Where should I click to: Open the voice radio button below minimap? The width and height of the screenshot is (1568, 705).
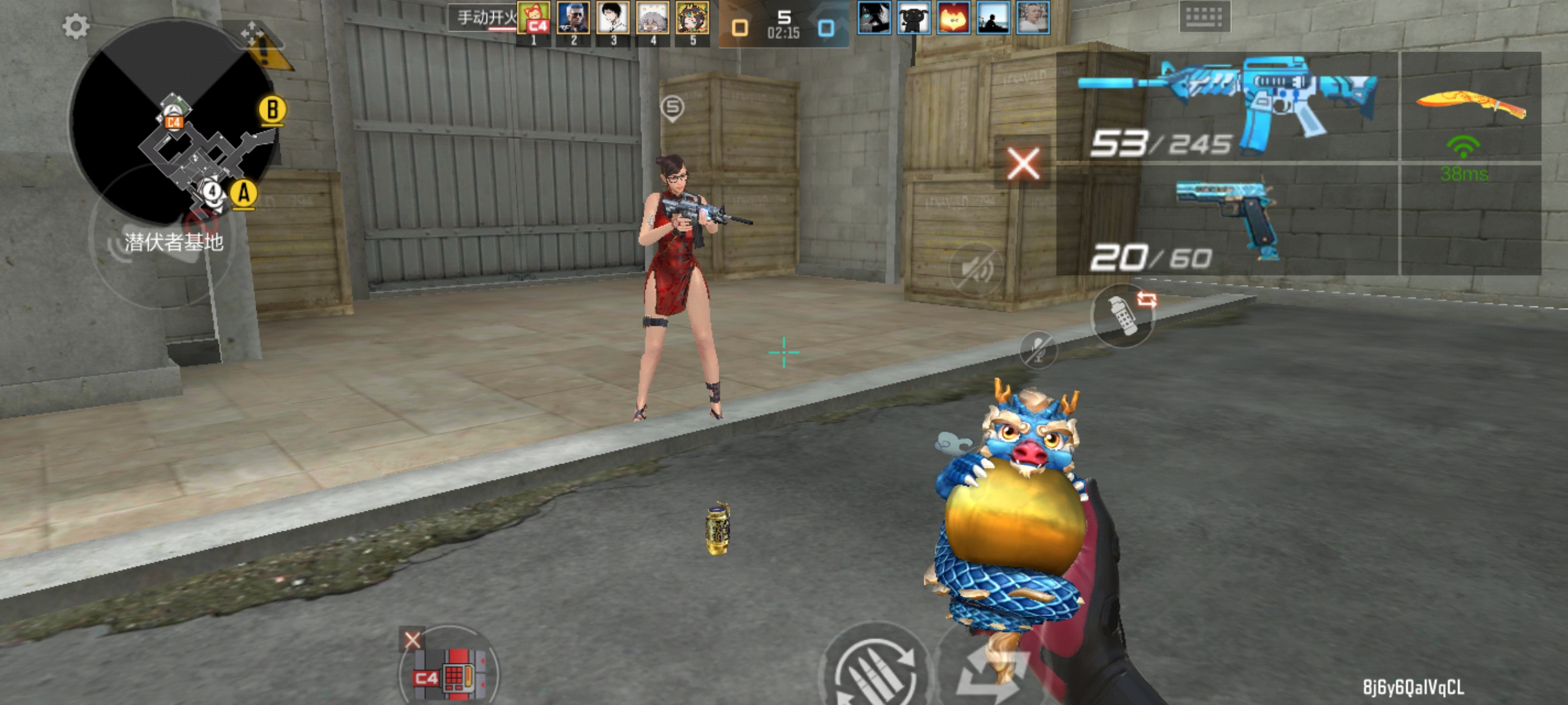pos(122,246)
